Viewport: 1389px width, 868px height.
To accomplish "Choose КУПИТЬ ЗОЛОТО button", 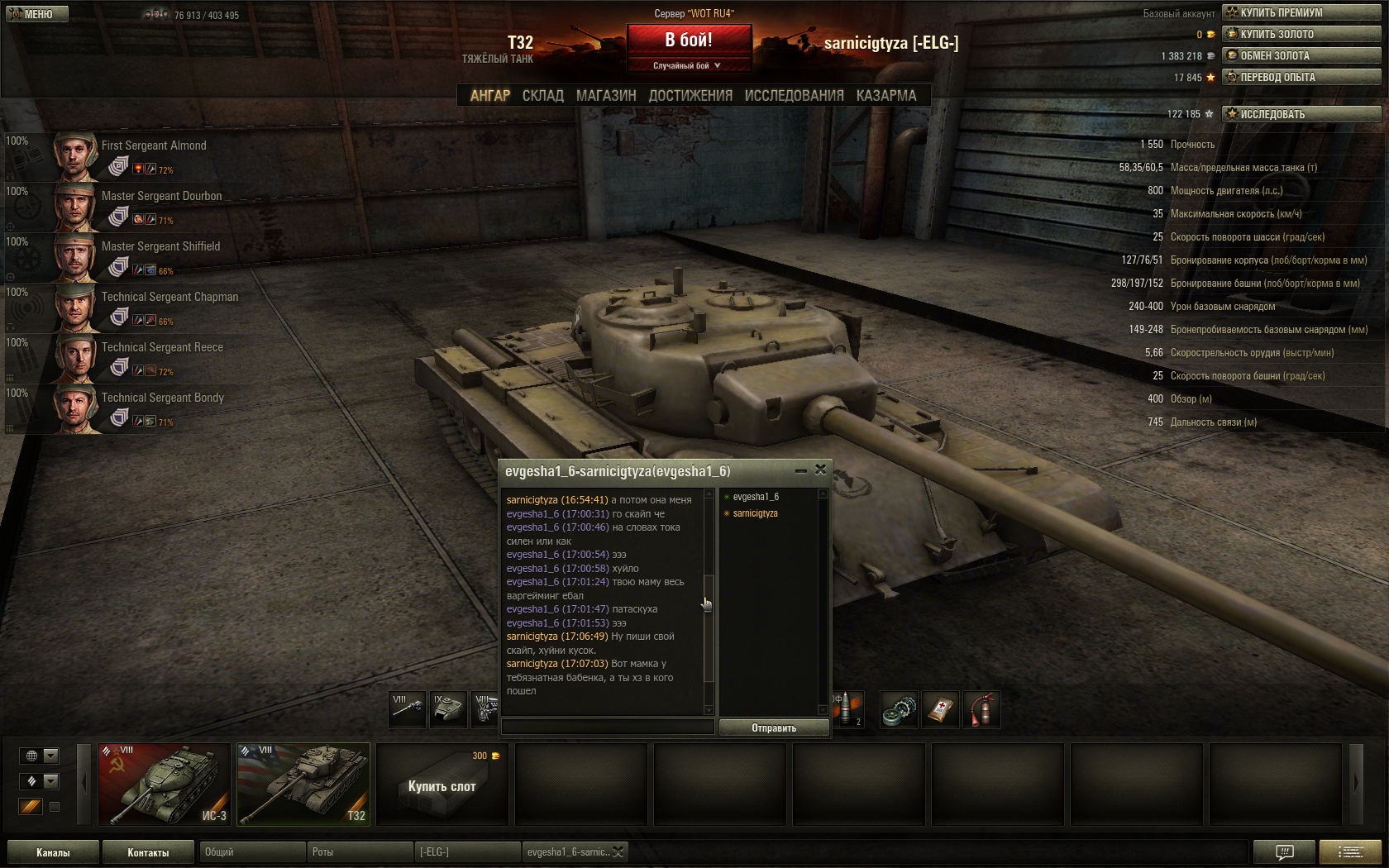I will pos(1301,34).
